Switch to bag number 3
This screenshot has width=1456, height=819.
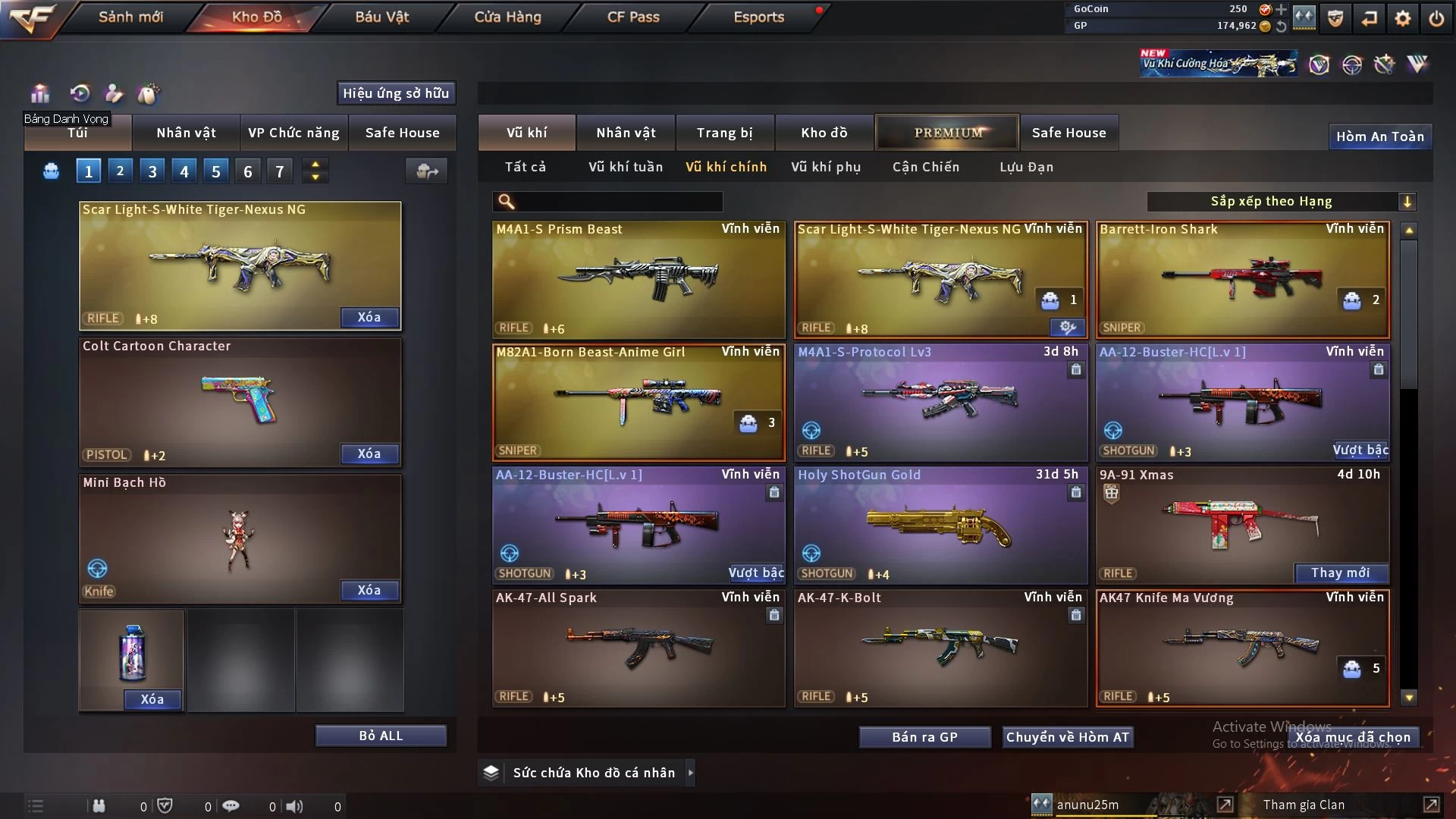152,171
